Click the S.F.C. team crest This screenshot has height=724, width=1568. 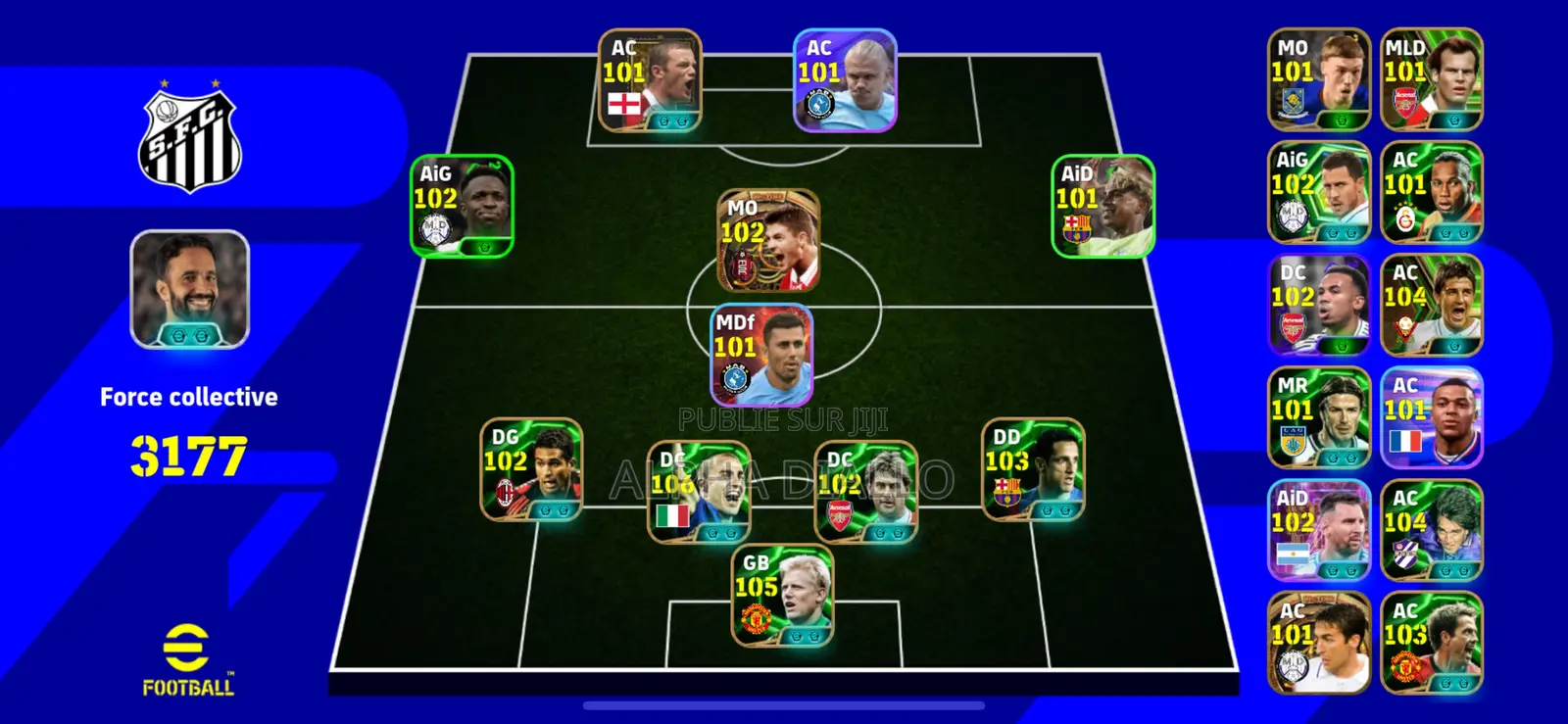(189, 139)
